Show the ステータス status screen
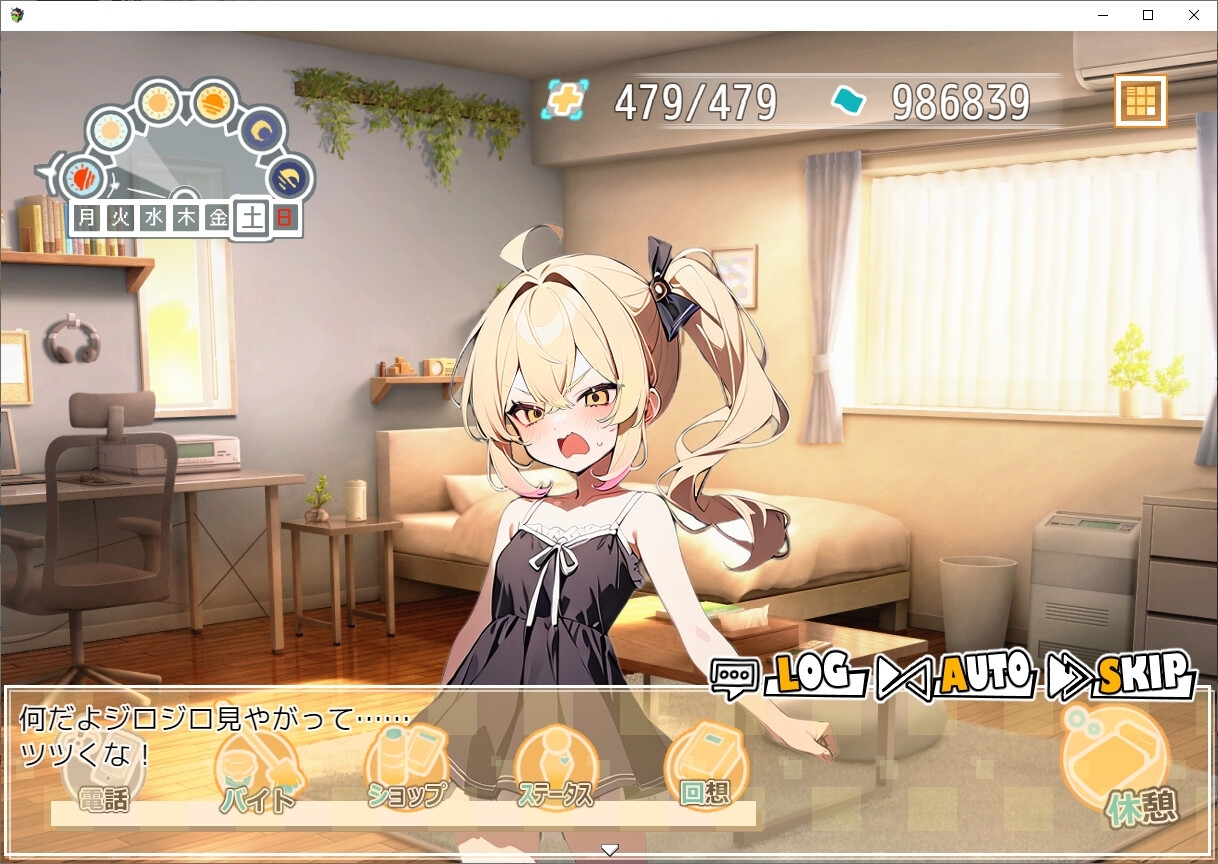 pos(556,770)
